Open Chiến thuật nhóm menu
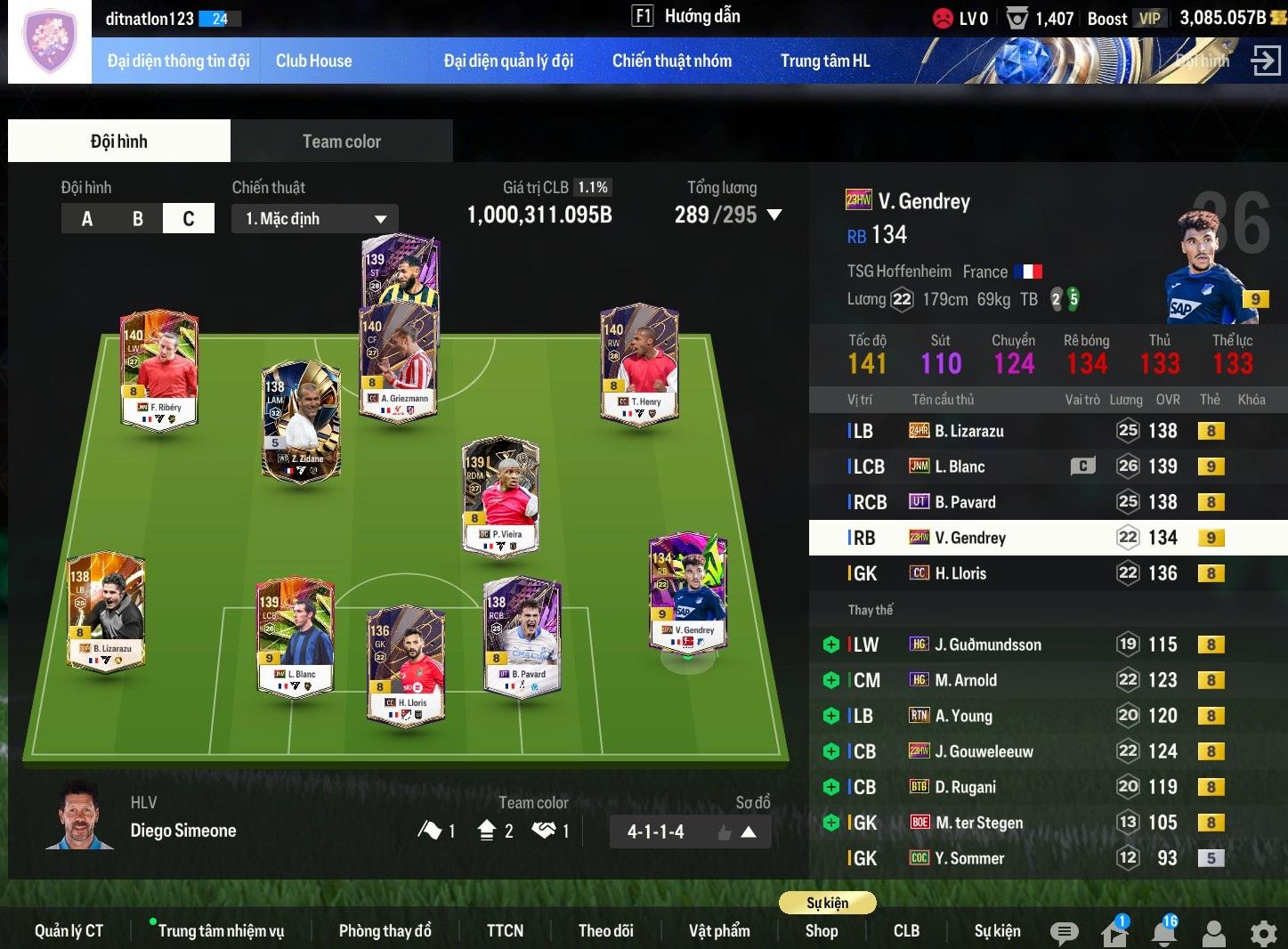This screenshot has height=949, width=1288. click(x=671, y=61)
